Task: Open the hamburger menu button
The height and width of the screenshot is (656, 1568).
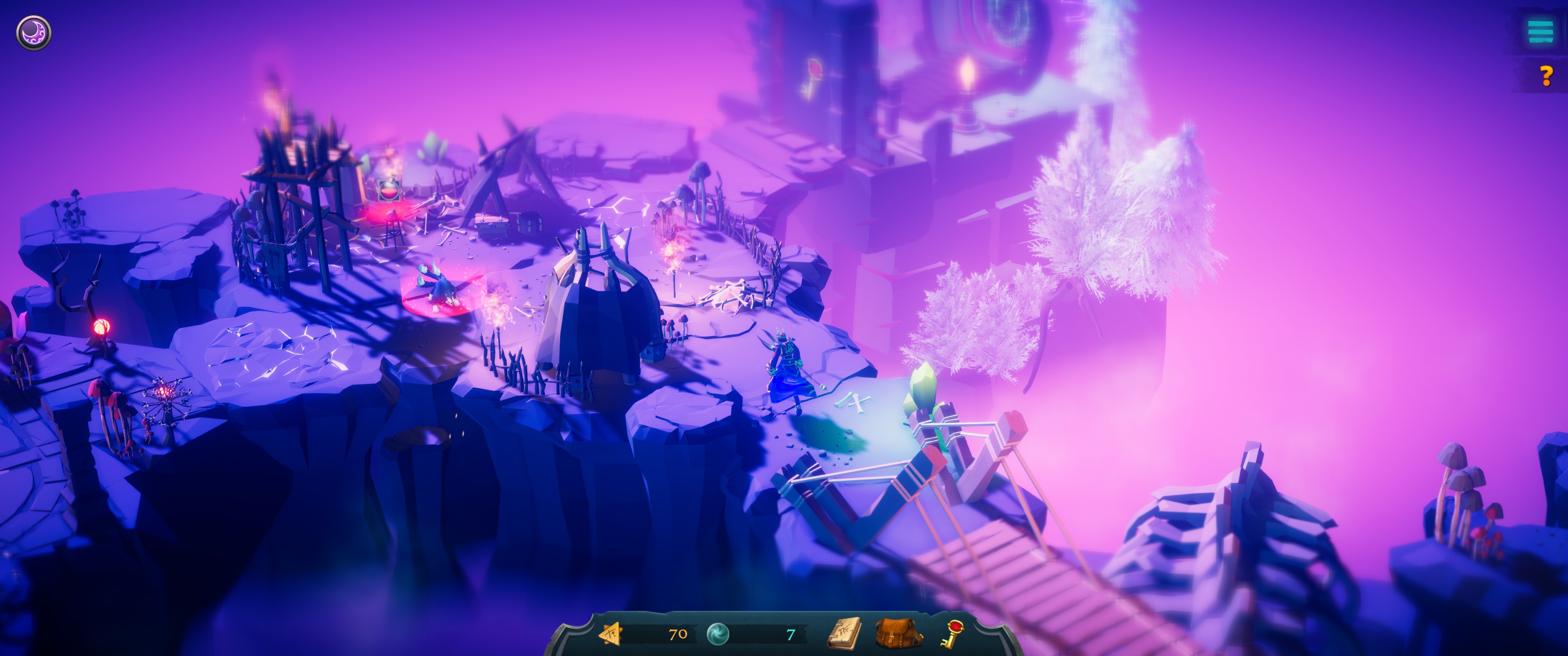Action: point(1540,31)
